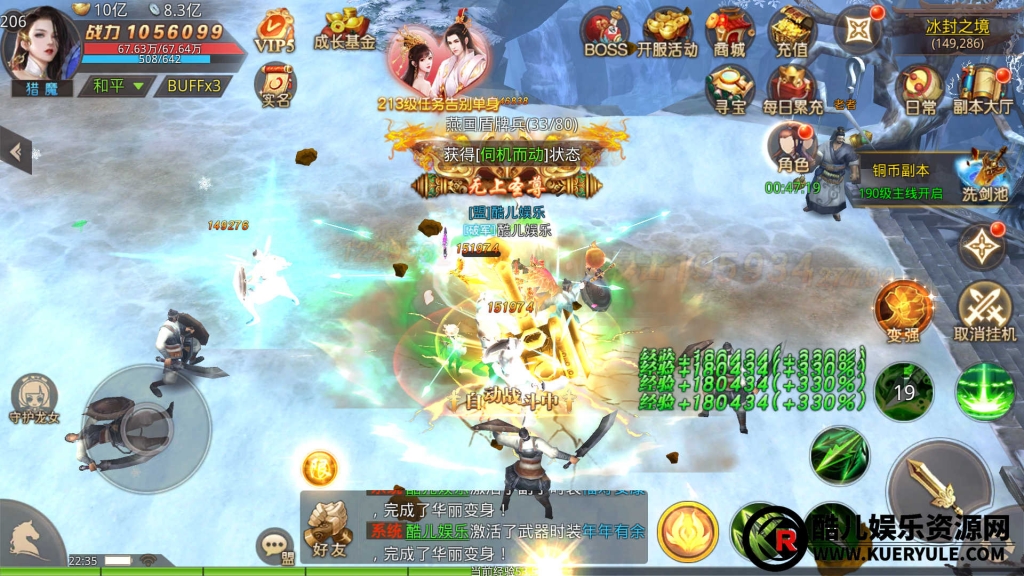This screenshot has height=576, width=1024.
Task: Open the 实名 real-name verification icon
Action: (275, 85)
